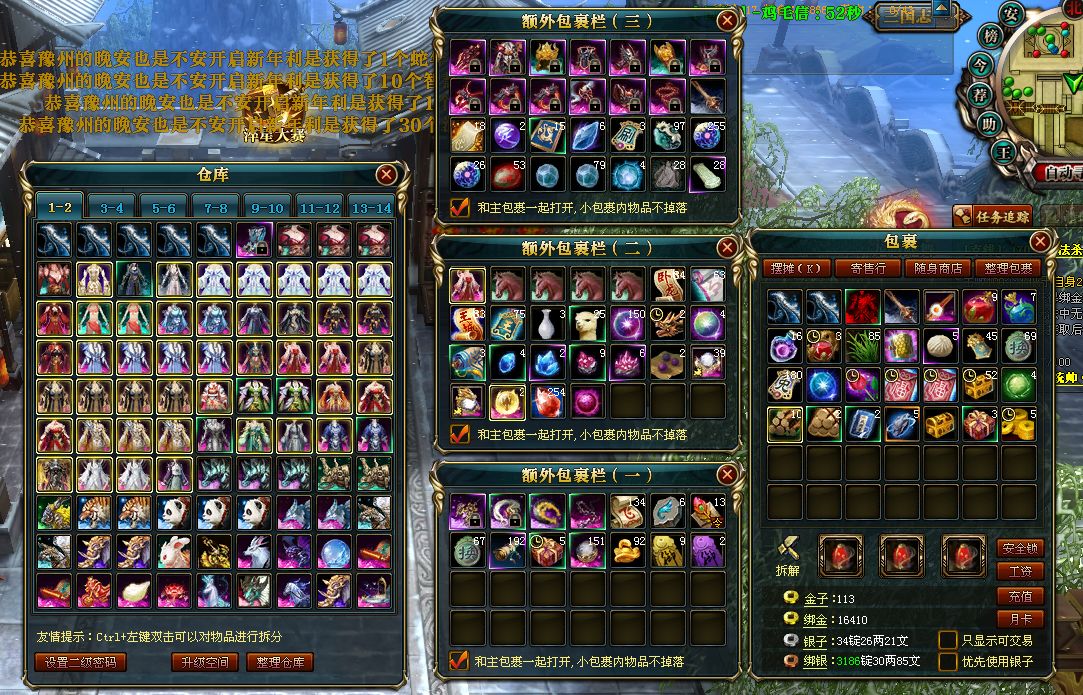Select warehouse tab 13-14

(x=371, y=208)
